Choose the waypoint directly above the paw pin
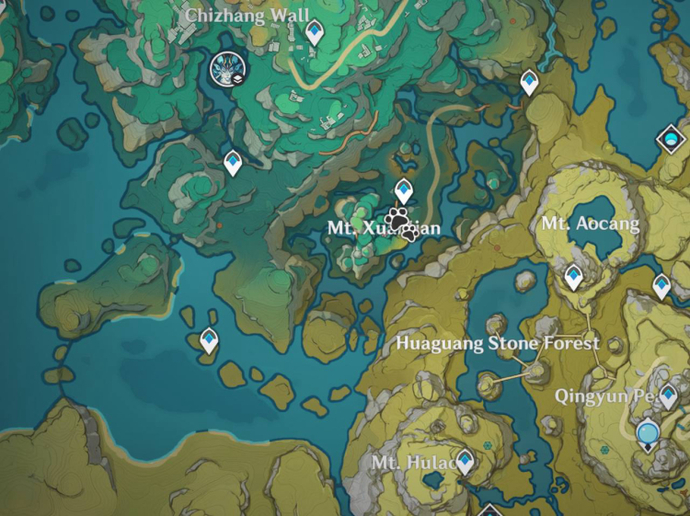 pyautogui.click(x=403, y=189)
